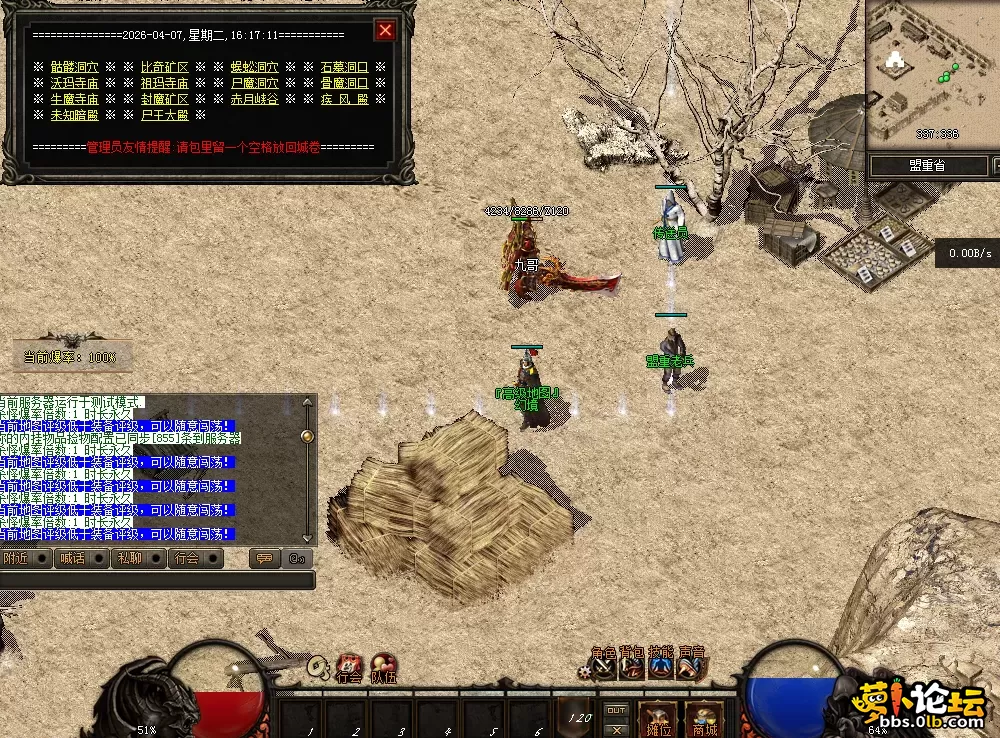Select 蜈蚣洞穴 from the teleport list

click(x=255, y=67)
